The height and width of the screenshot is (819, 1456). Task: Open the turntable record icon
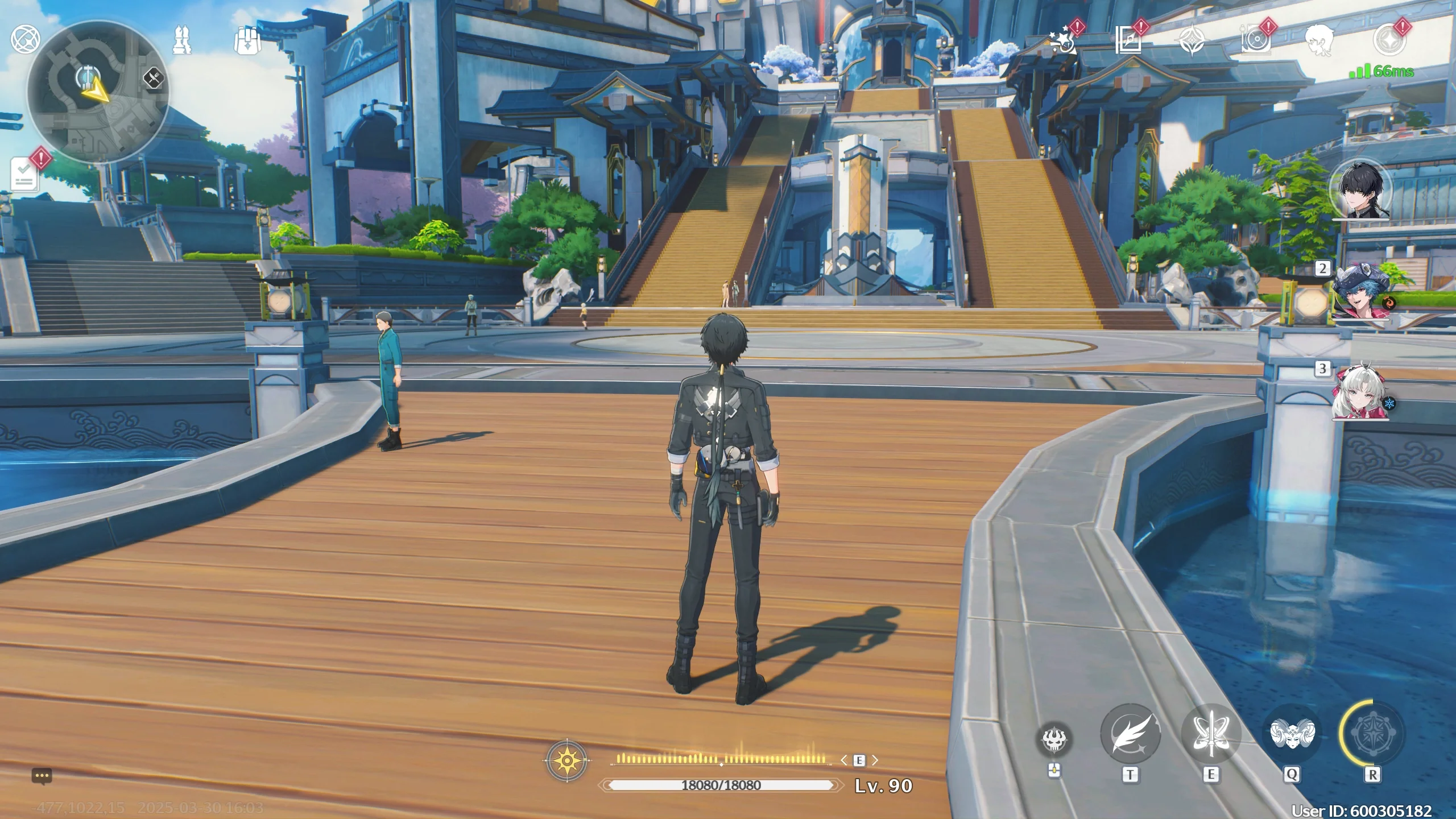(x=1255, y=40)
